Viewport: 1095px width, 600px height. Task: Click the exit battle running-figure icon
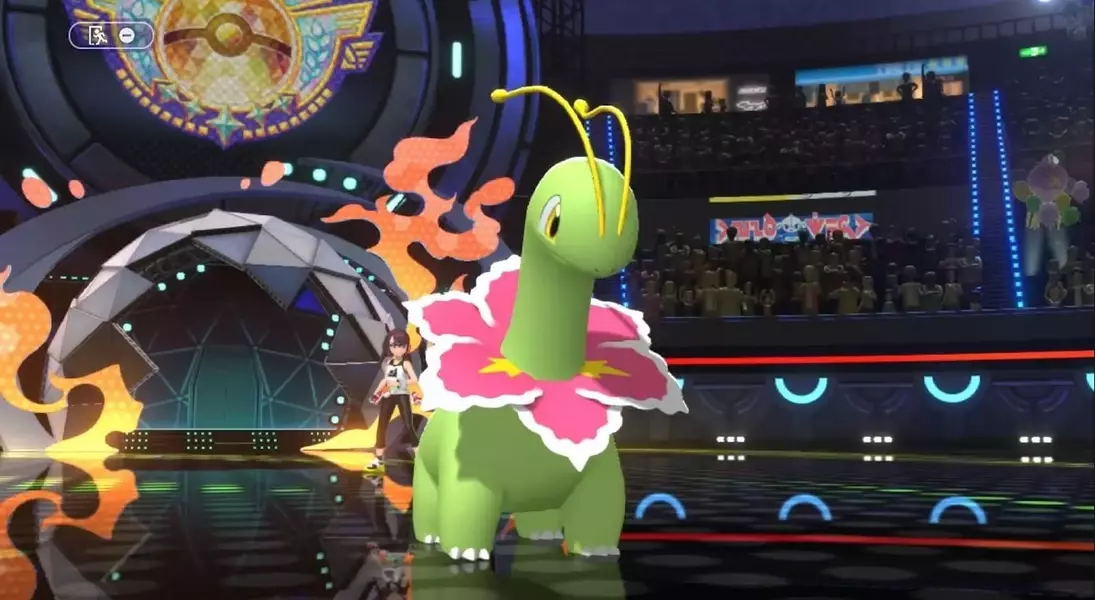[x=98, y=35]
